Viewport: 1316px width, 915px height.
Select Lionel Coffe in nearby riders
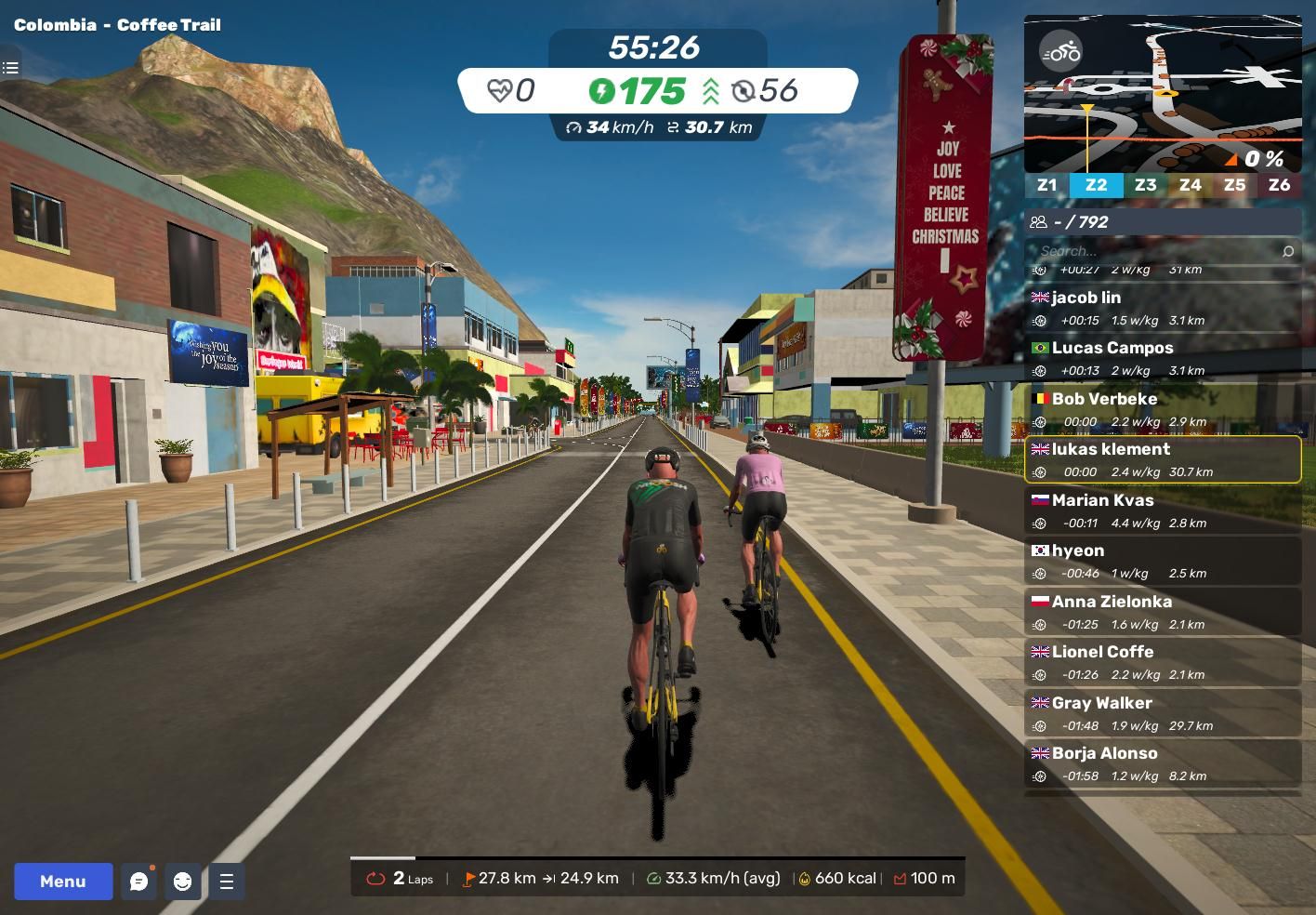[x=1163, y=662]
